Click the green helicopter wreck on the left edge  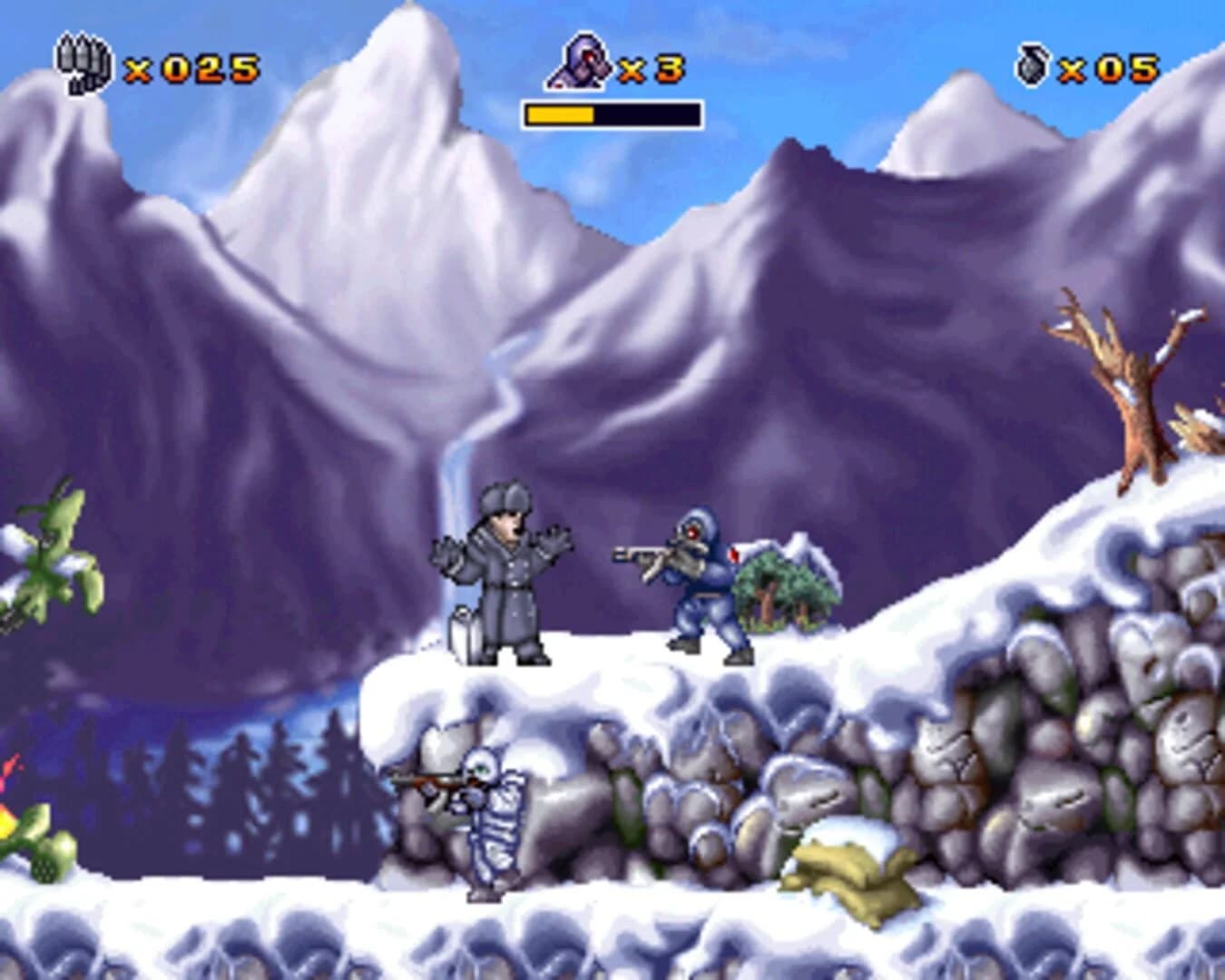pos(50,563)
